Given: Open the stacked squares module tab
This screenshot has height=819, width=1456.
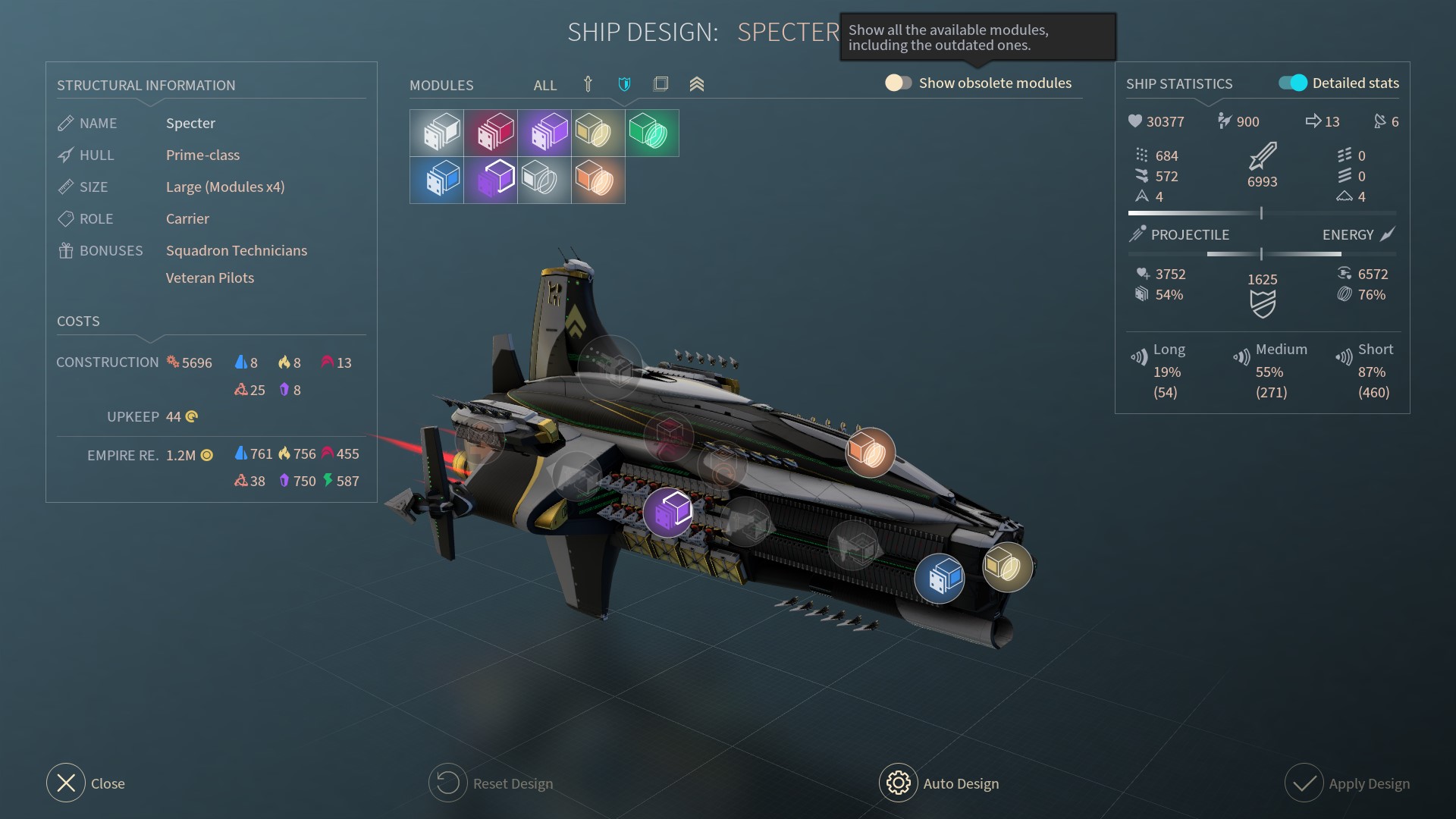Looking at the screenshot, I should point(661,84).
